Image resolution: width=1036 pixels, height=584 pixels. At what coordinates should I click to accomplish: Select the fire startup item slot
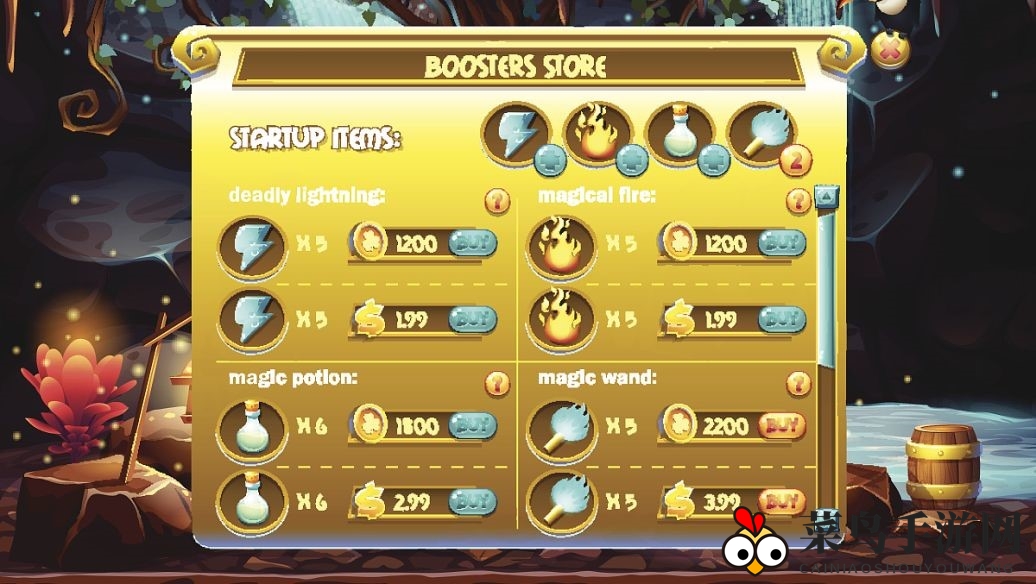click(597, 133)
